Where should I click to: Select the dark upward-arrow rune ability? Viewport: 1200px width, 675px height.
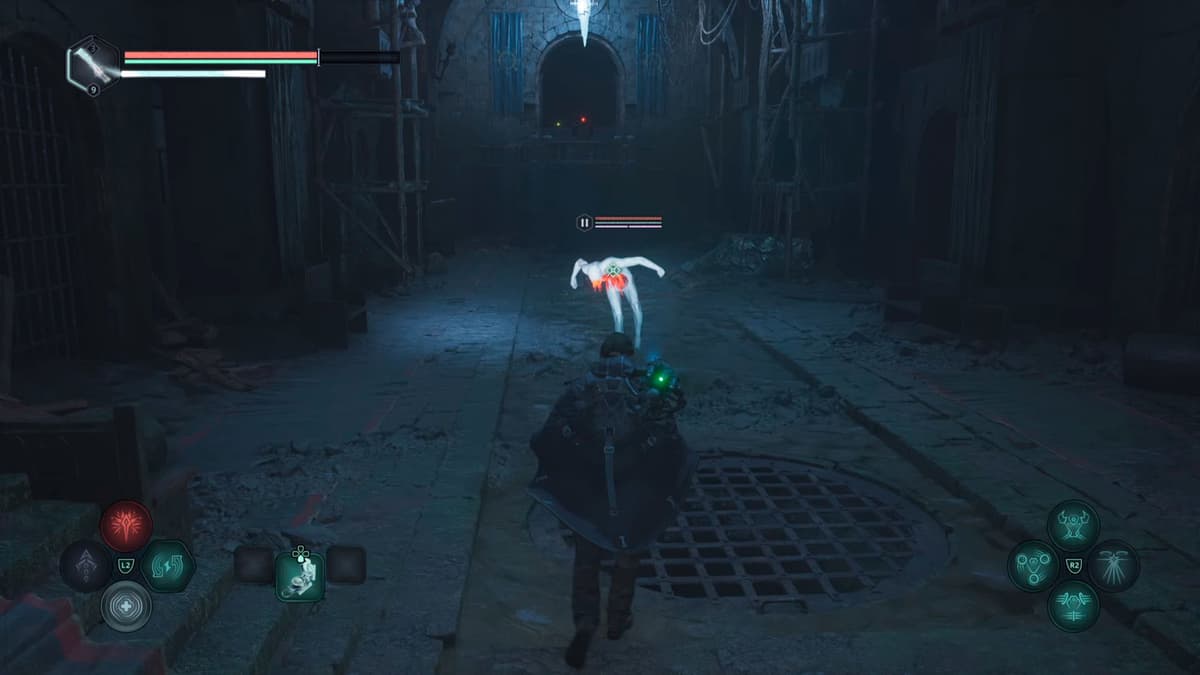click(x=86, y=566)
